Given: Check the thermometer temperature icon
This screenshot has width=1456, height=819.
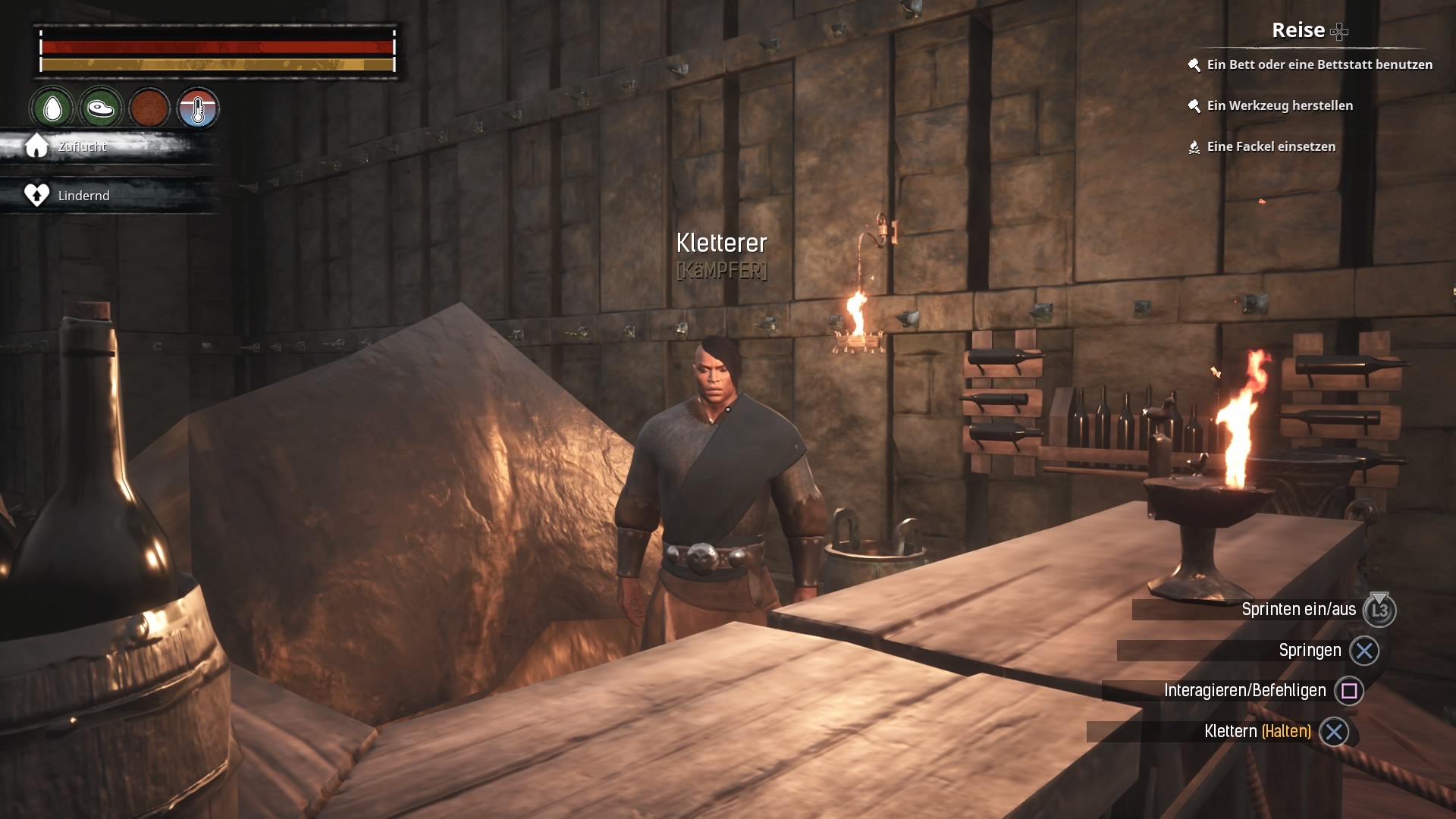Looking at the screenshot, I should (x=198, y=108).
